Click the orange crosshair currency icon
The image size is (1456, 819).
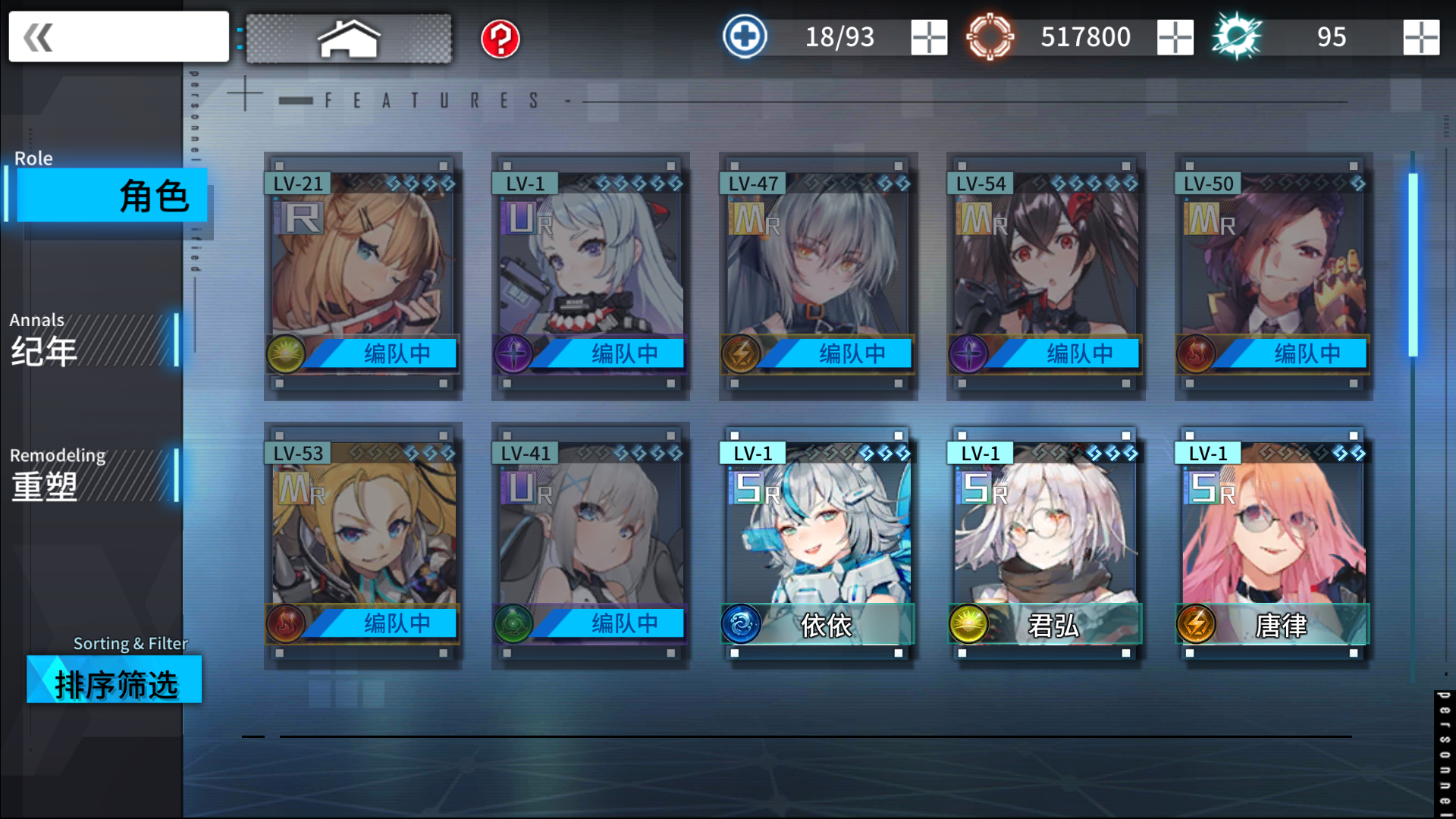coord(990,36)
